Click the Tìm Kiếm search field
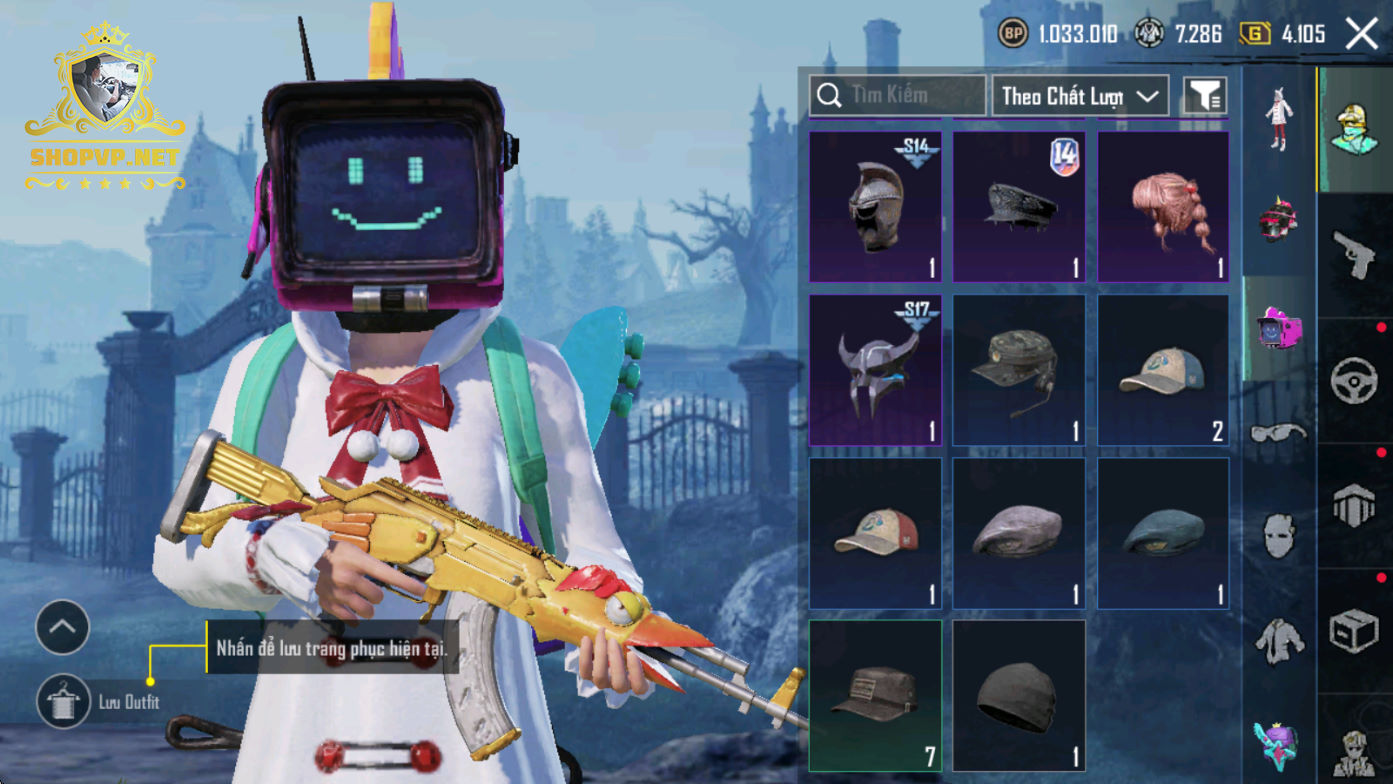This screenshot has width=1393, height=784. coord(897,95)
